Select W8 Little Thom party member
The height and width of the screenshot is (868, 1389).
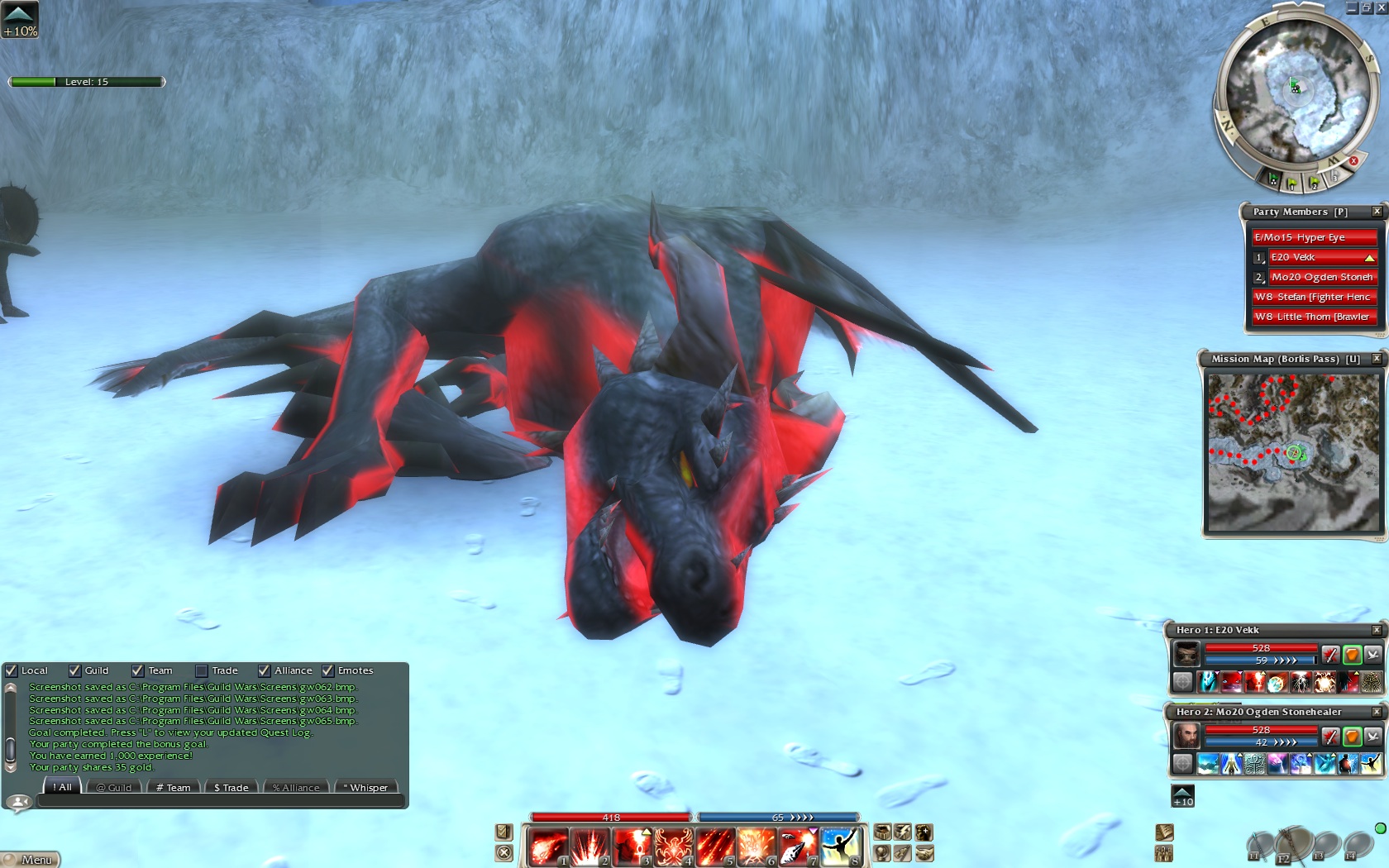coord(1313,317)
